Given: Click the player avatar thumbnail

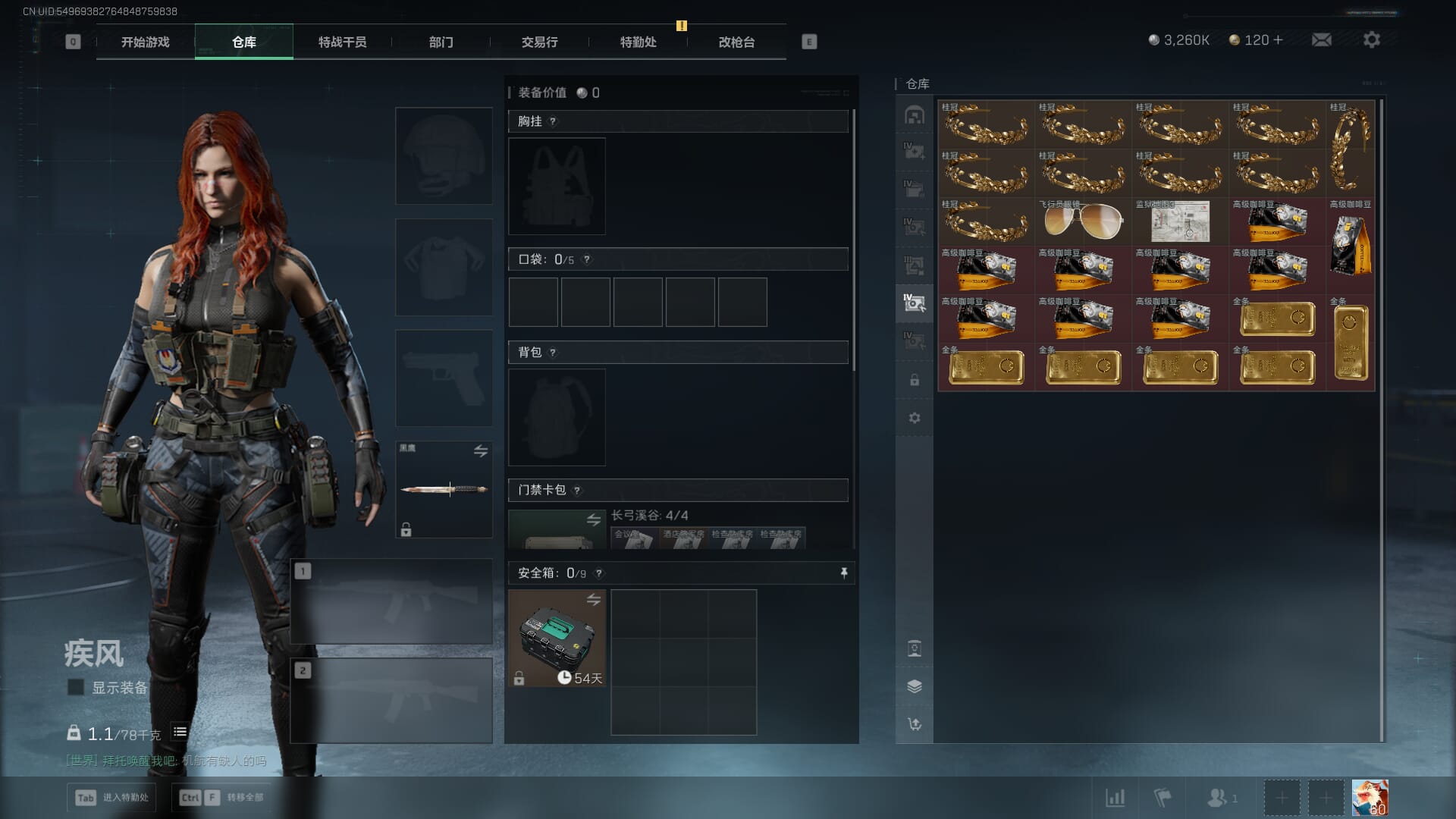Looking at the screenshot, I should coord(1370,798).
